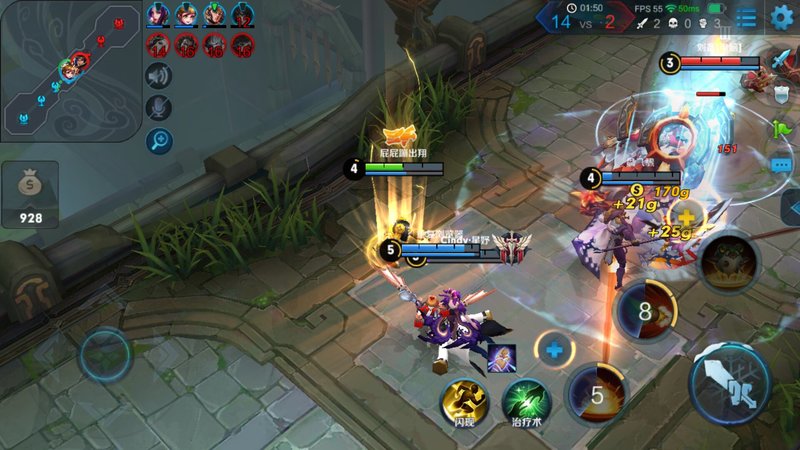Level up skill with the blue plus button
Screen dimensions: 800x450
(554, 349)
